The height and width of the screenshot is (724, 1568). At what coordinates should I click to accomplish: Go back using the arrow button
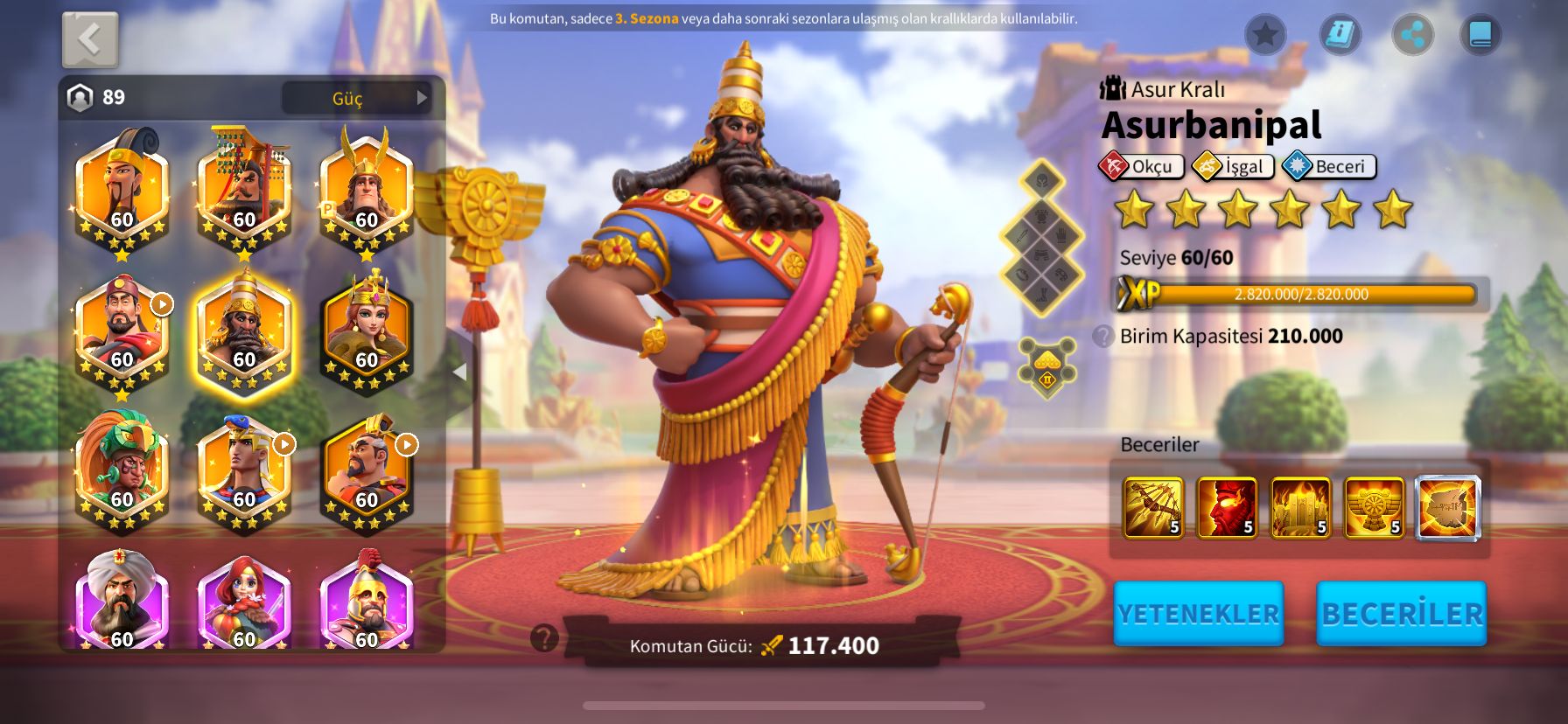90,39
